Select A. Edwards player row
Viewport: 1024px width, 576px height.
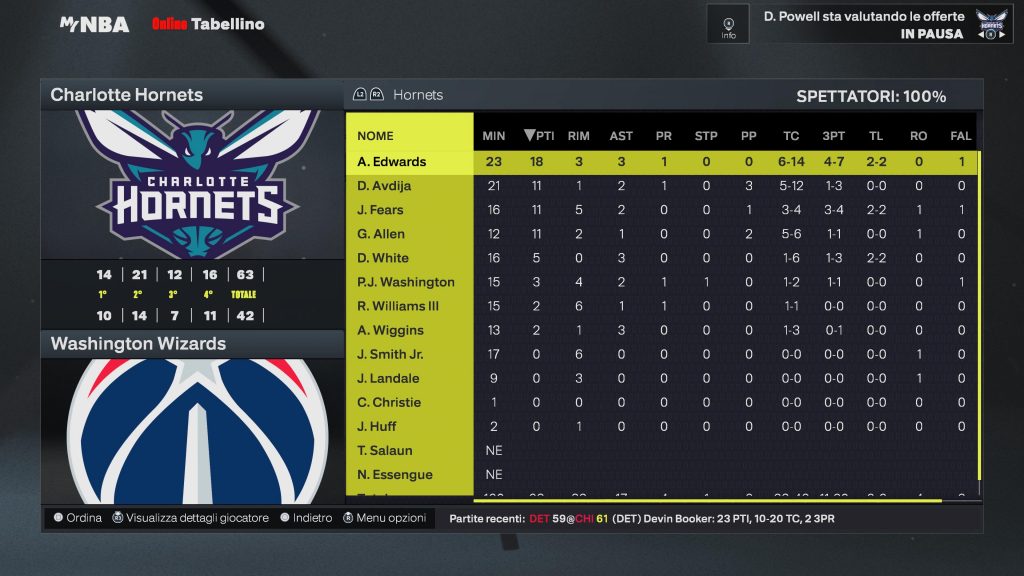point(392,162)
